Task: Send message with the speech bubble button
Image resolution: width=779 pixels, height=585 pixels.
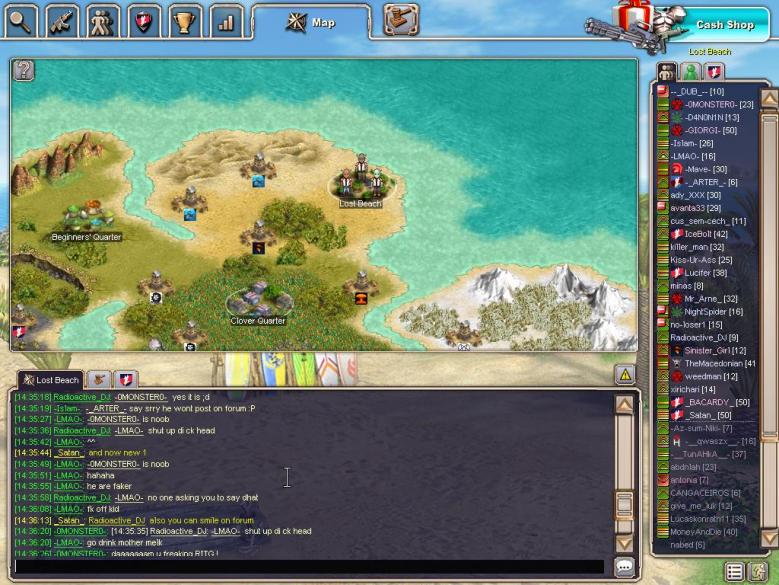Action: (x=625, y=567)
